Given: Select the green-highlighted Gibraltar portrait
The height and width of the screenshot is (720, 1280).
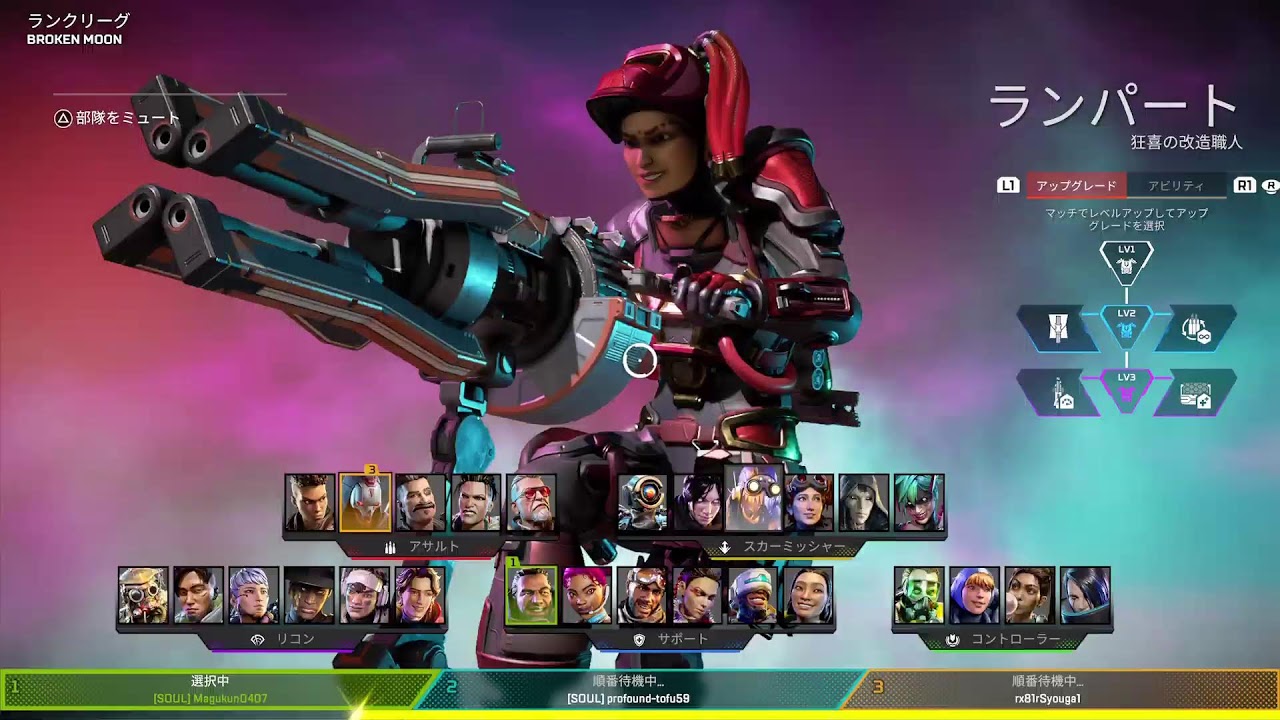Looking at the screenshot, I should tap(531, 596).
